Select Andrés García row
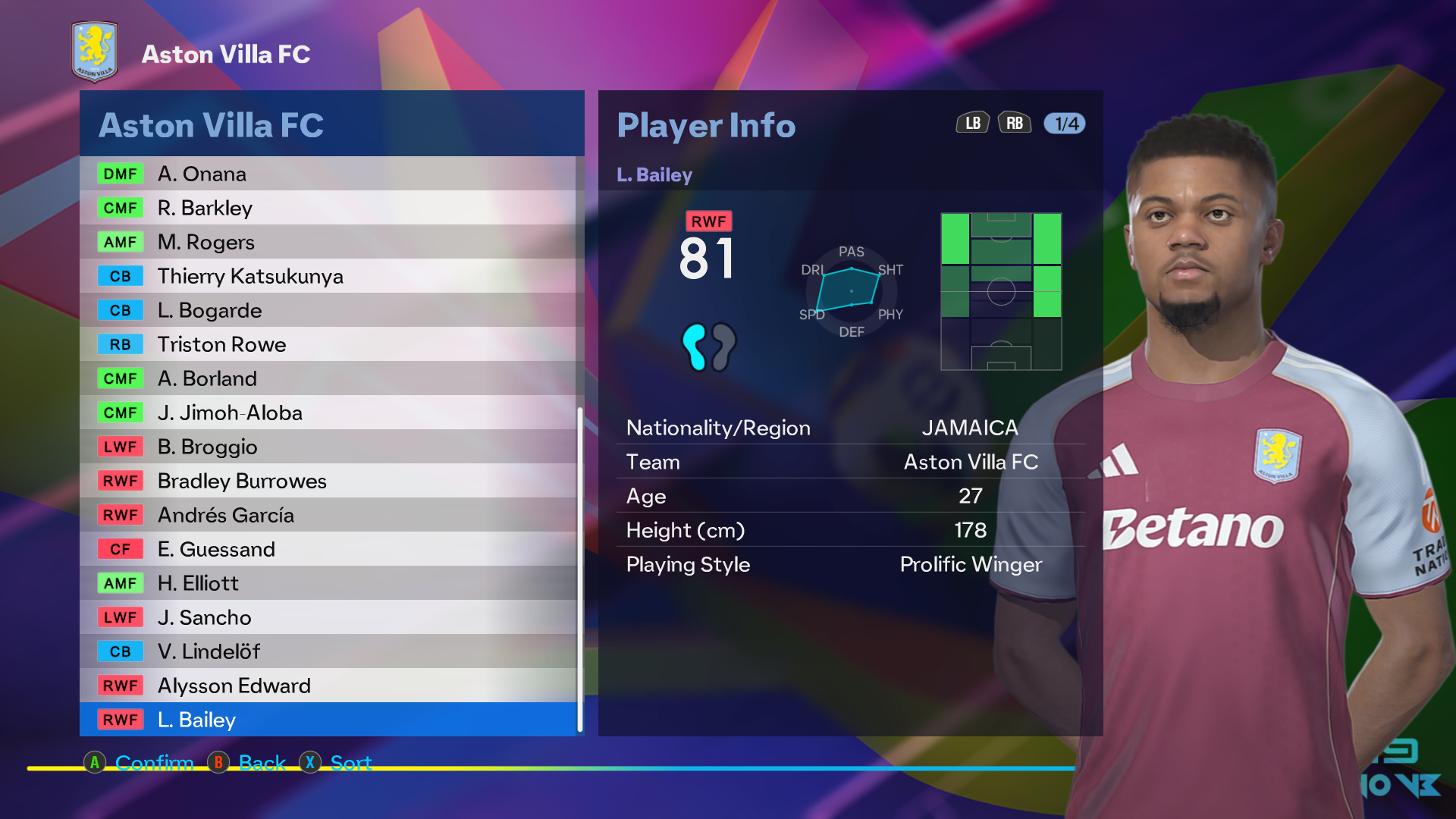This screenshot has width=1456, height=819. (x=328, y=515)
